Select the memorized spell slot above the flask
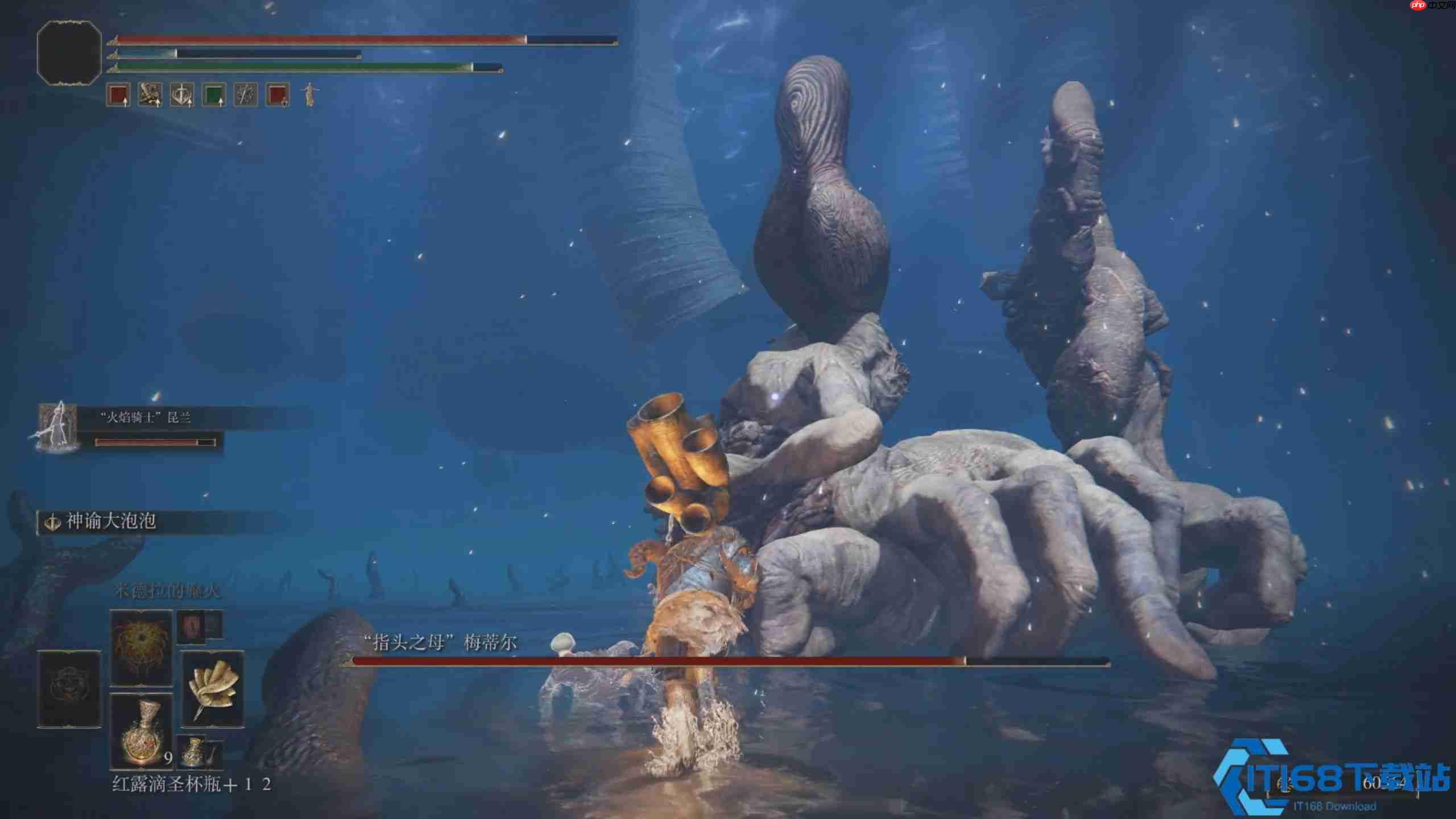The height and width of the screenshot is (819, 1456). pyautogui.click(x=141, y=647)
